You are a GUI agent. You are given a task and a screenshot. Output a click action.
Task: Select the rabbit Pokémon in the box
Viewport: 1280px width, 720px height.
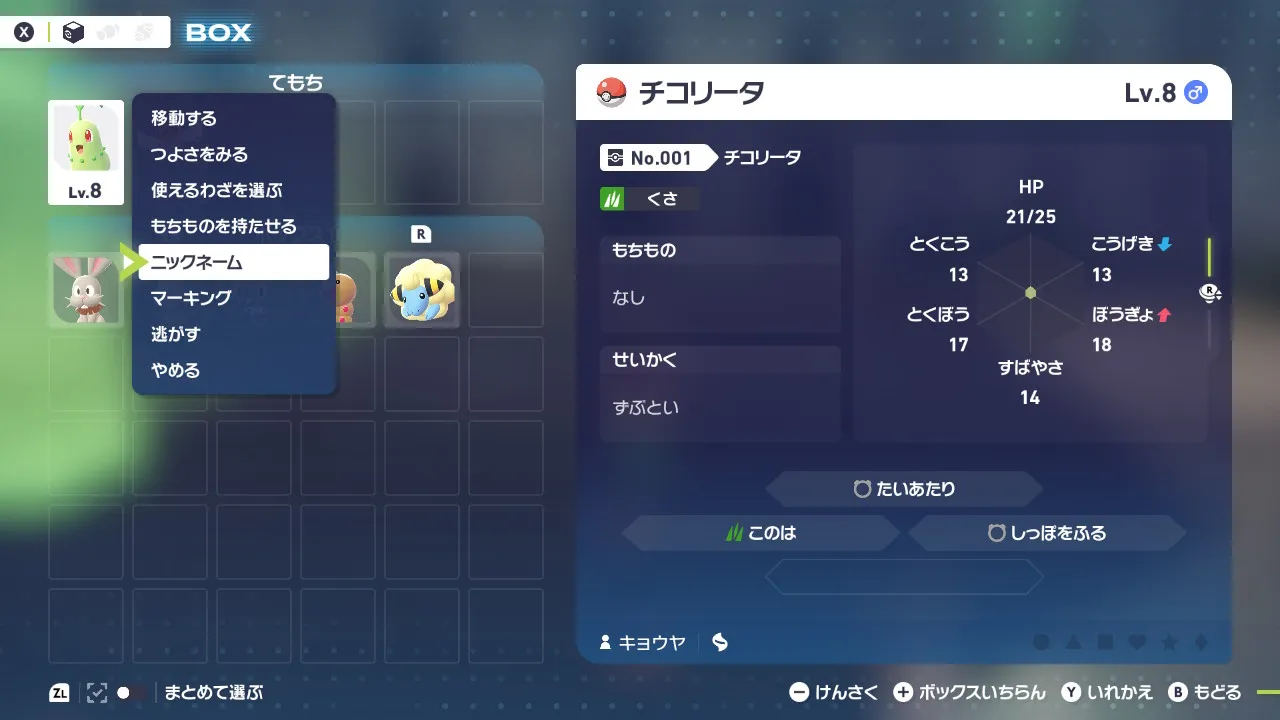tap(86, 290)
